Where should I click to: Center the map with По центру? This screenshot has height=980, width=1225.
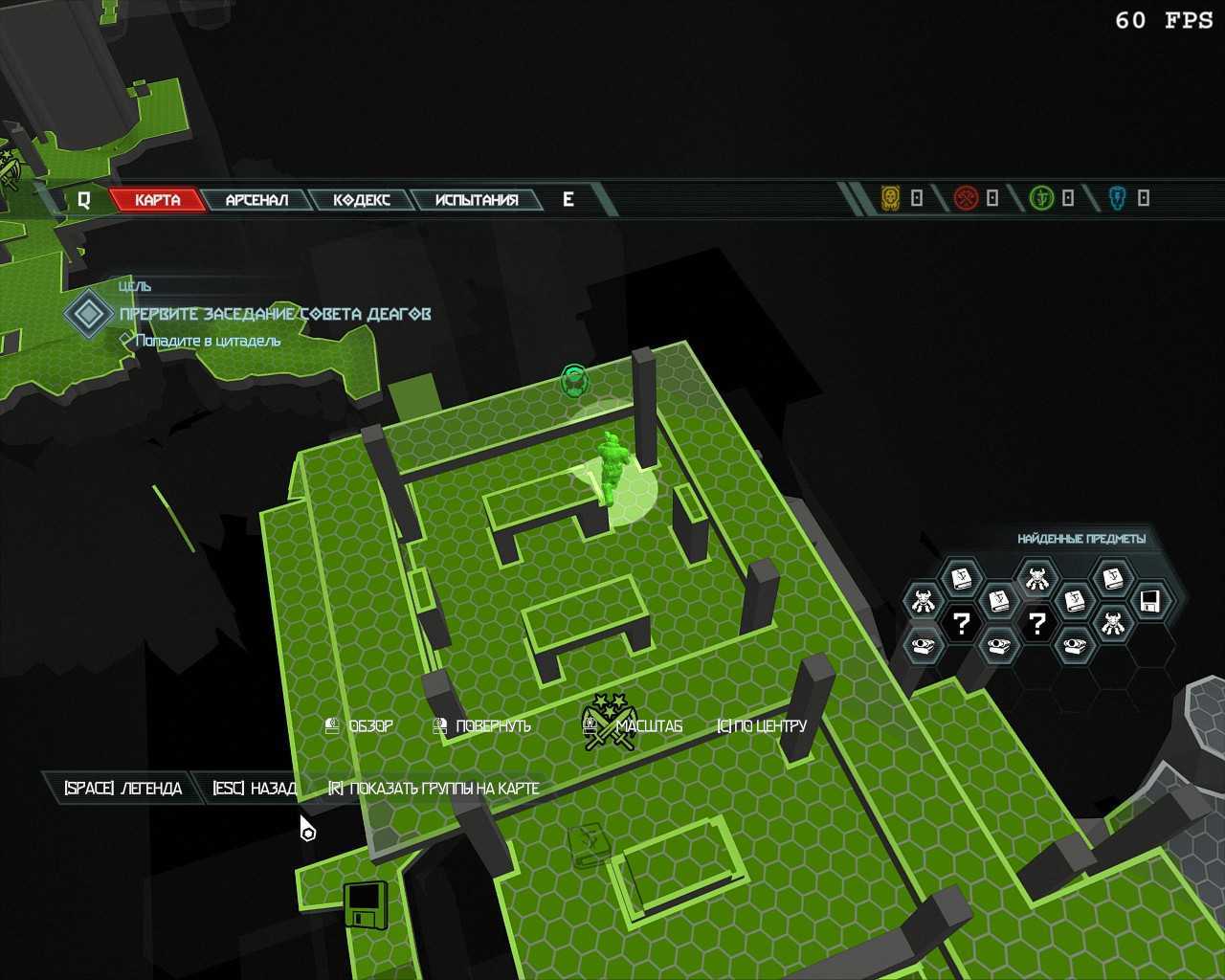click(x=762, y=726)
